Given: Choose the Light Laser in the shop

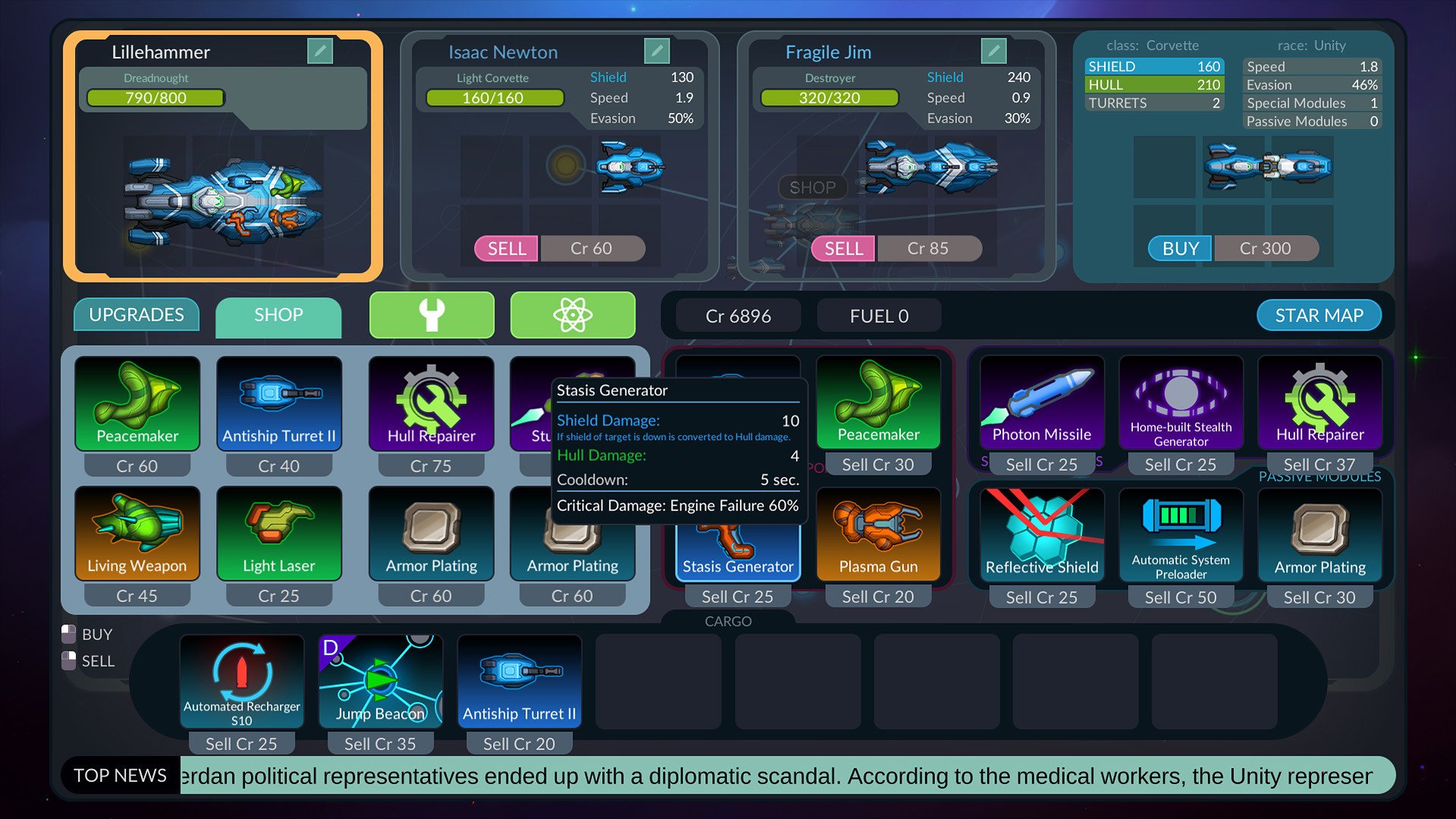Looking at the screenshot, I should (x=278, y=534).
